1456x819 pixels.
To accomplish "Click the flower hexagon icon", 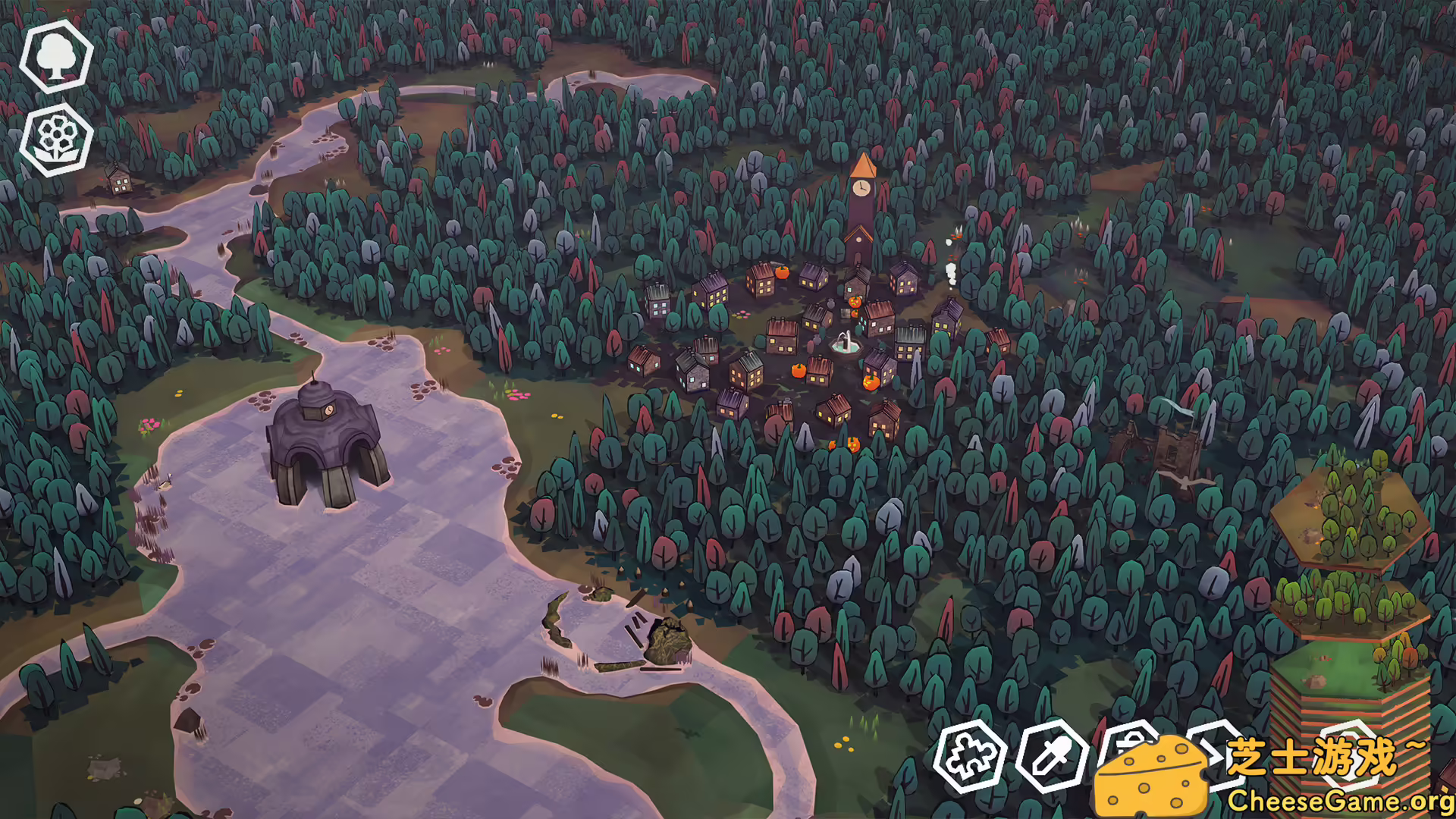I will 56,140.
